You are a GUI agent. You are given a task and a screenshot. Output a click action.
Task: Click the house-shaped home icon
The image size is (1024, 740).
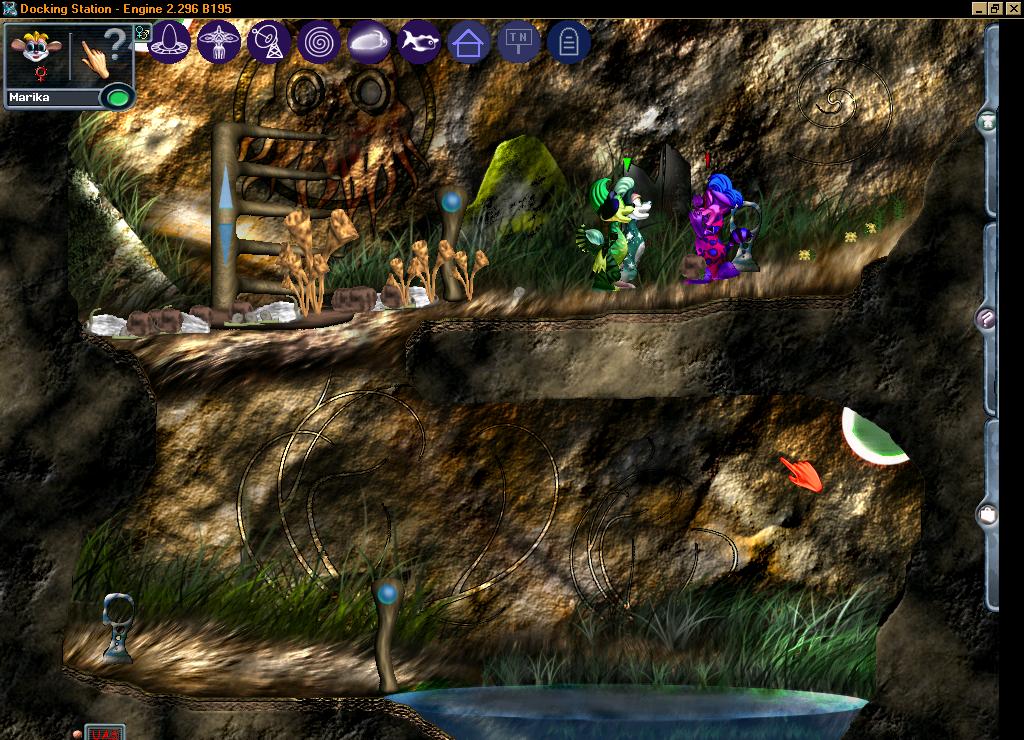(468, 43)
